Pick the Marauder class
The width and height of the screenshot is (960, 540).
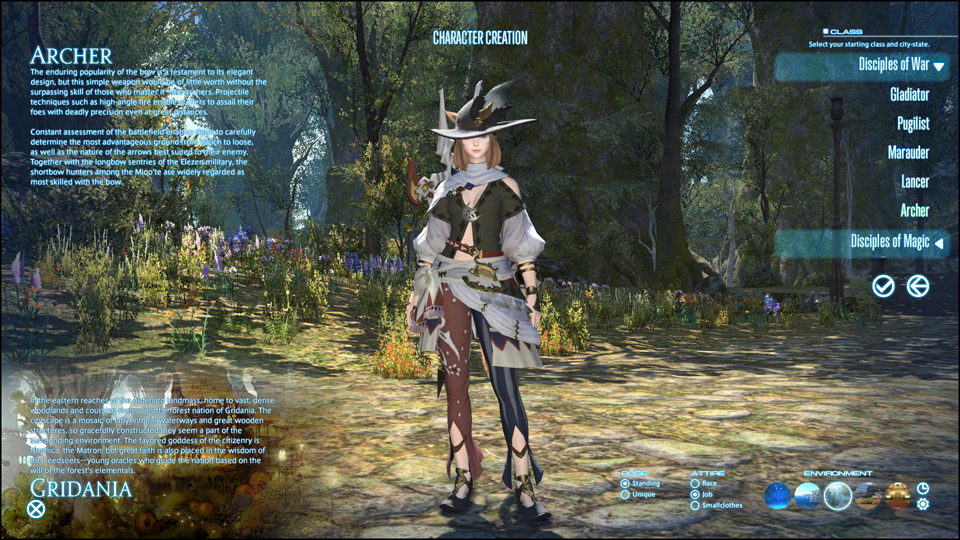coord(908,153)
